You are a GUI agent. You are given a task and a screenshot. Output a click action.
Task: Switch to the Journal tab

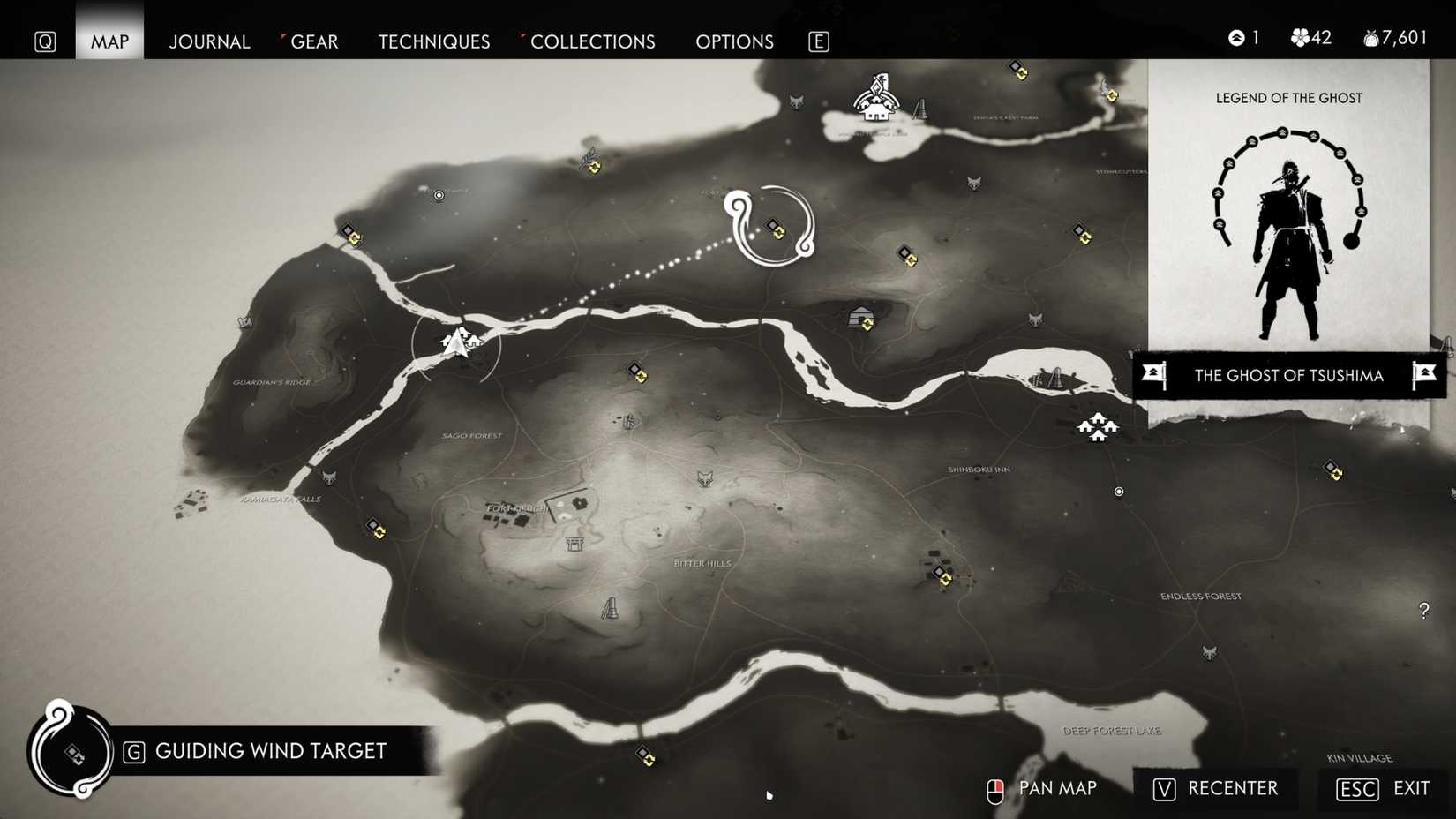pyautogui.click(x=209, y=41)
